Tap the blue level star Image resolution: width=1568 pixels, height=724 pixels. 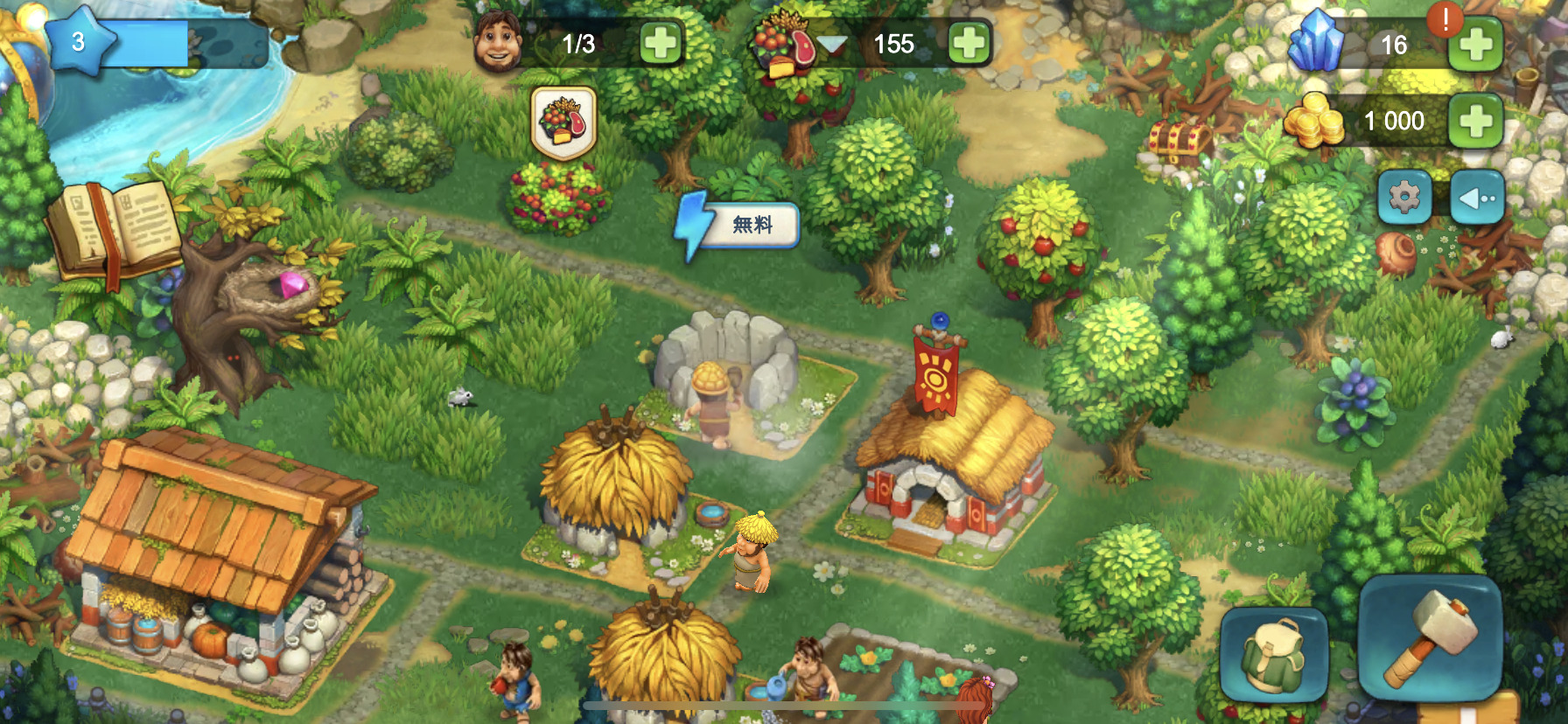(79, 41)
